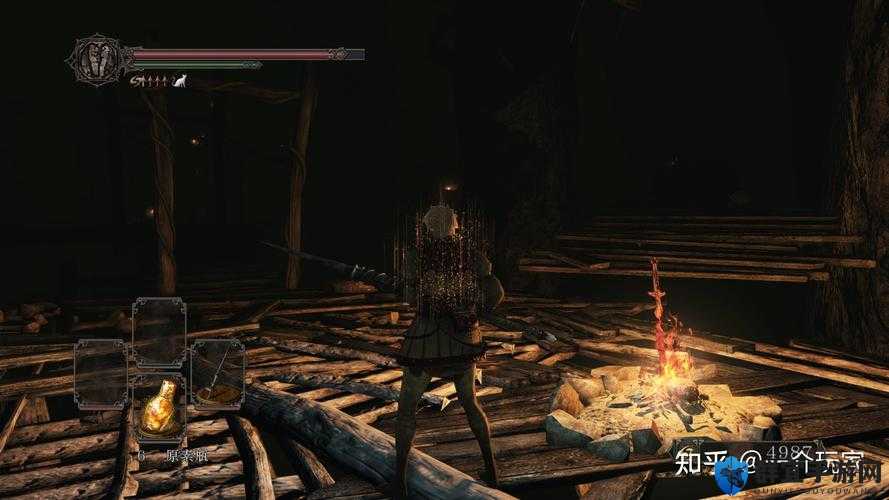Click the covenant emblem beside the health bar
The height and width of the screenshot is (500, 889).
[x=99, y=58]
